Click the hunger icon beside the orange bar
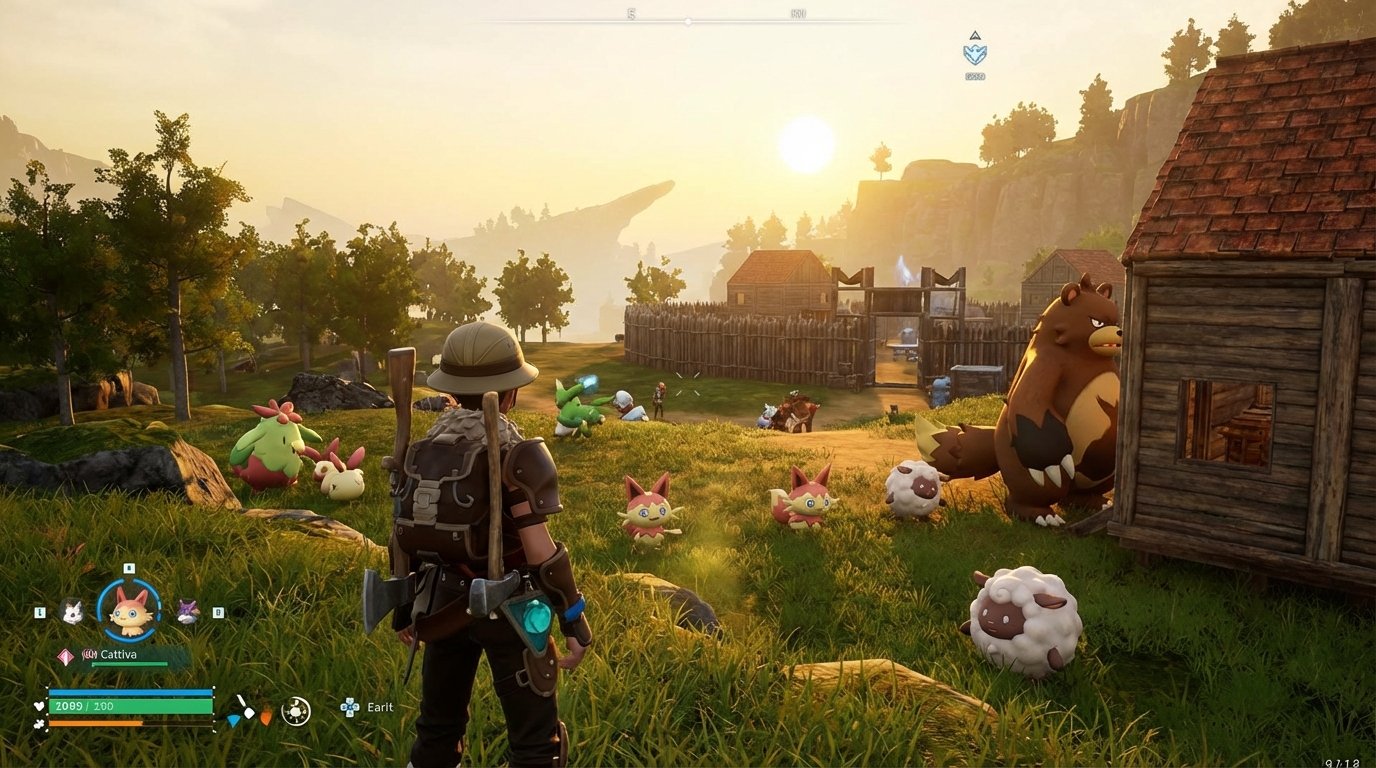 36,725
